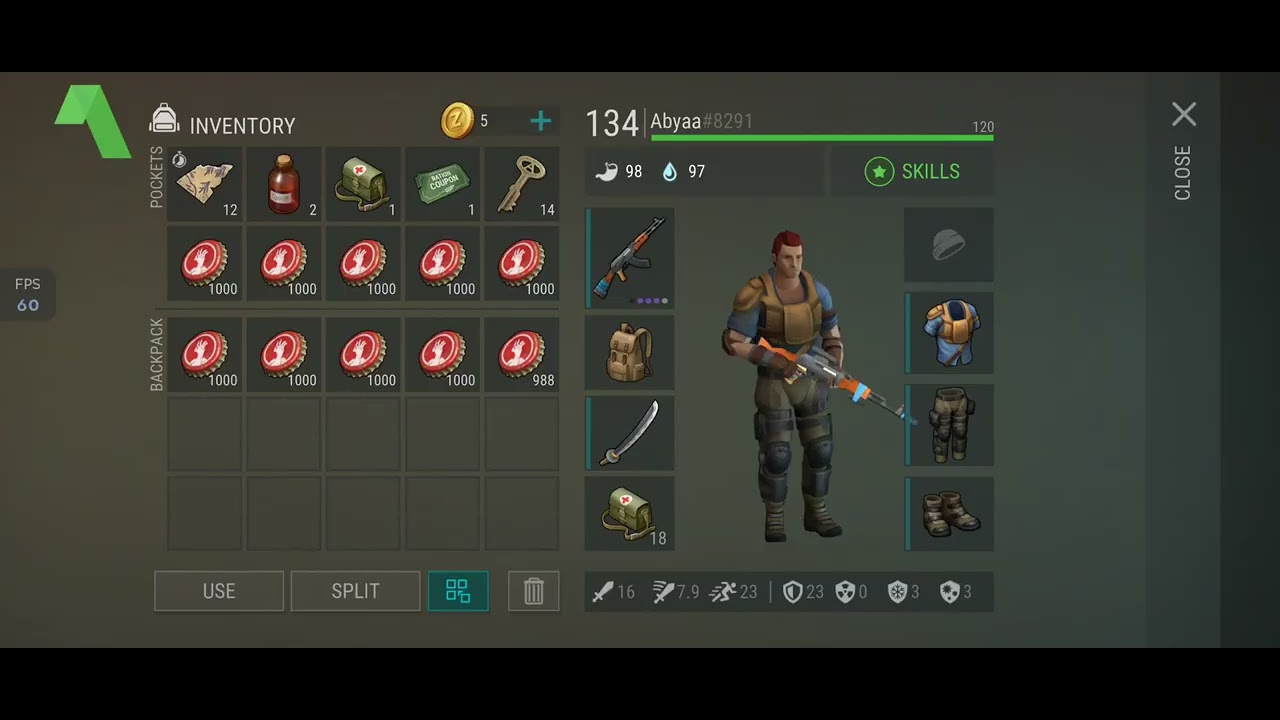
Task: Select the equipped tactical vest slot
Action: tap(949, 332)
